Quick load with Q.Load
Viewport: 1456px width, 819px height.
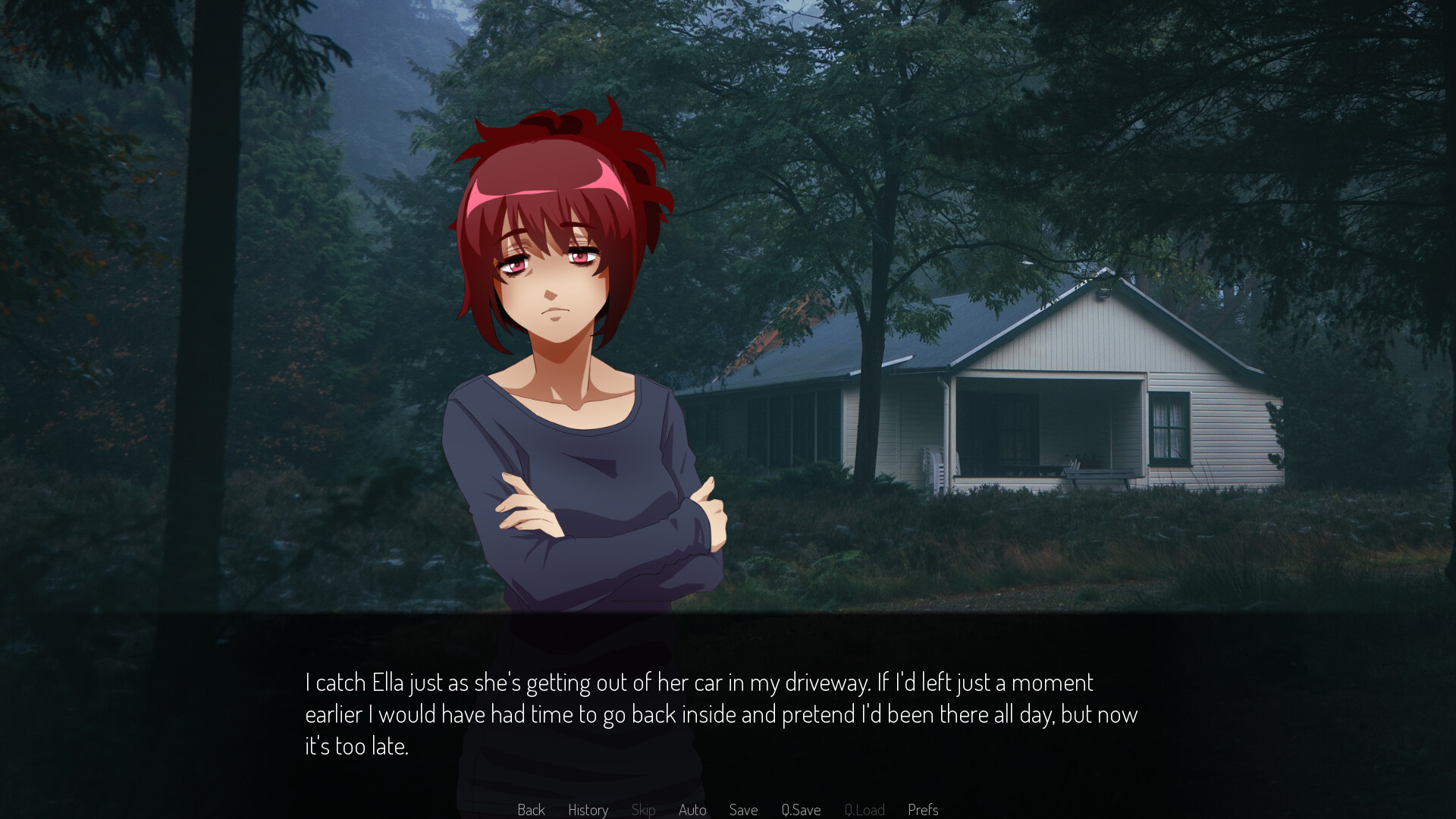[864, 809]
